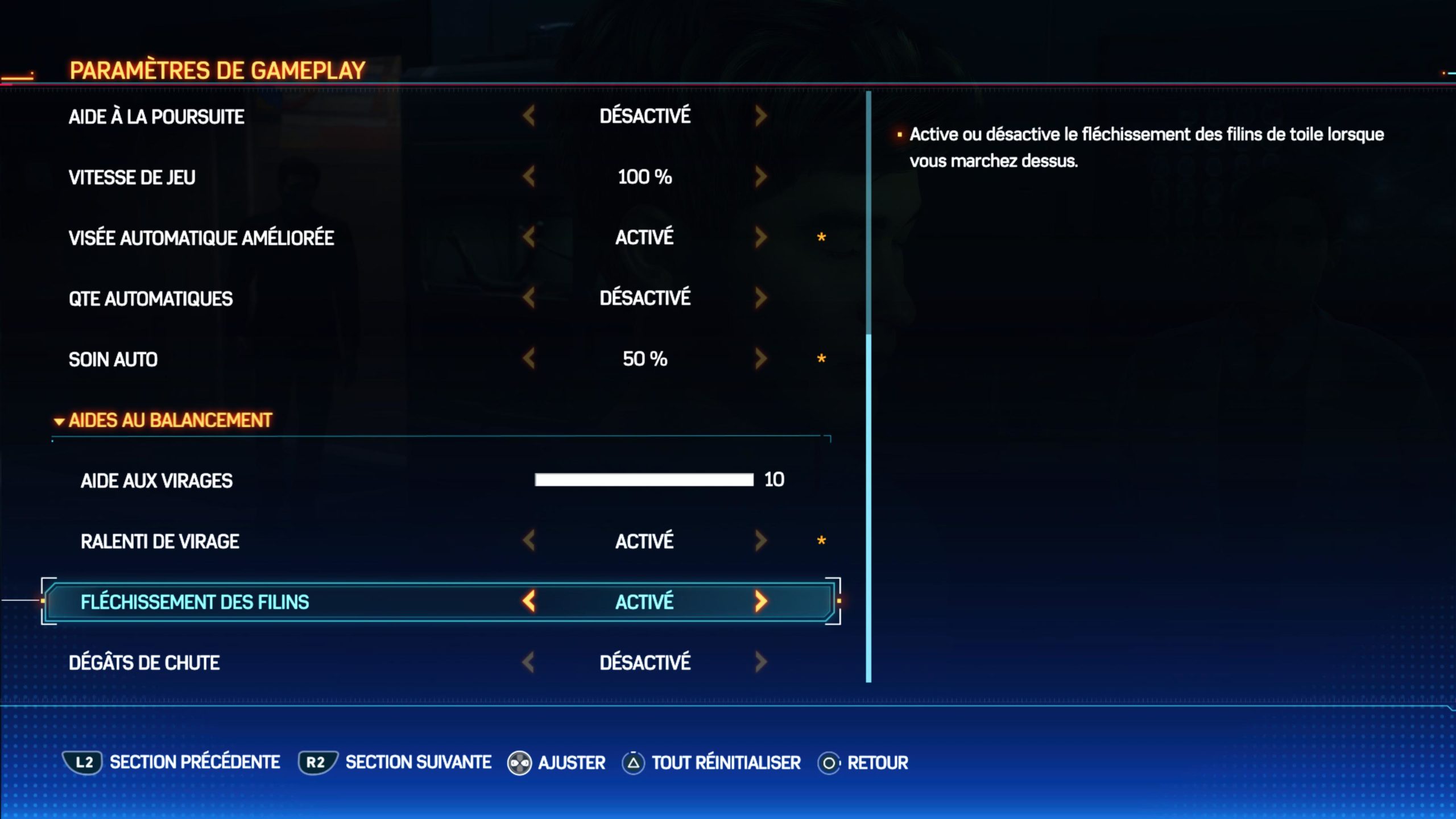This screenshot has height=819, width=1456.
Task: Click left arrow of Fléchissement des filins
Action: 529,601
